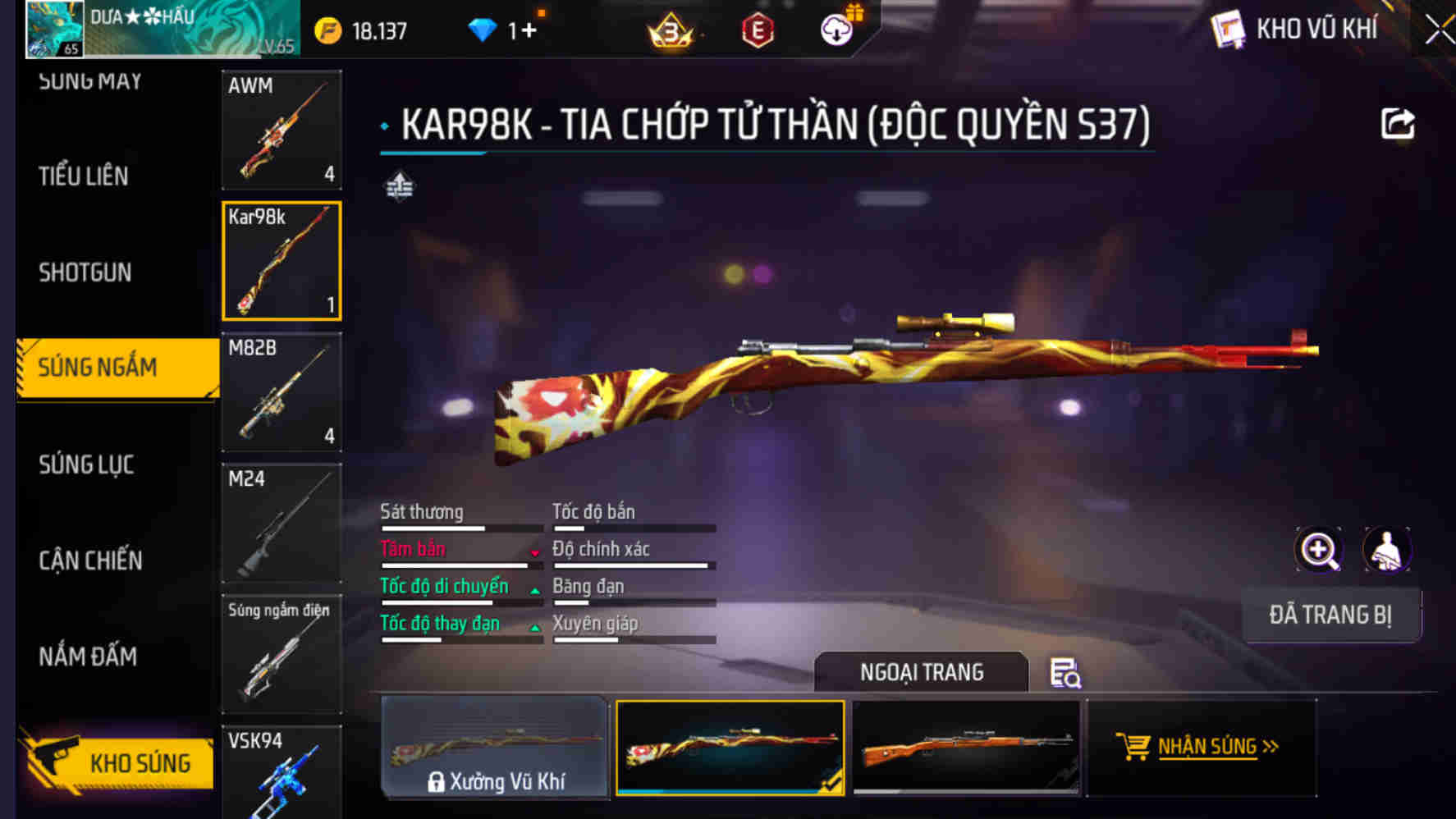Open the rank badge icon

click(x=669, y=28)
